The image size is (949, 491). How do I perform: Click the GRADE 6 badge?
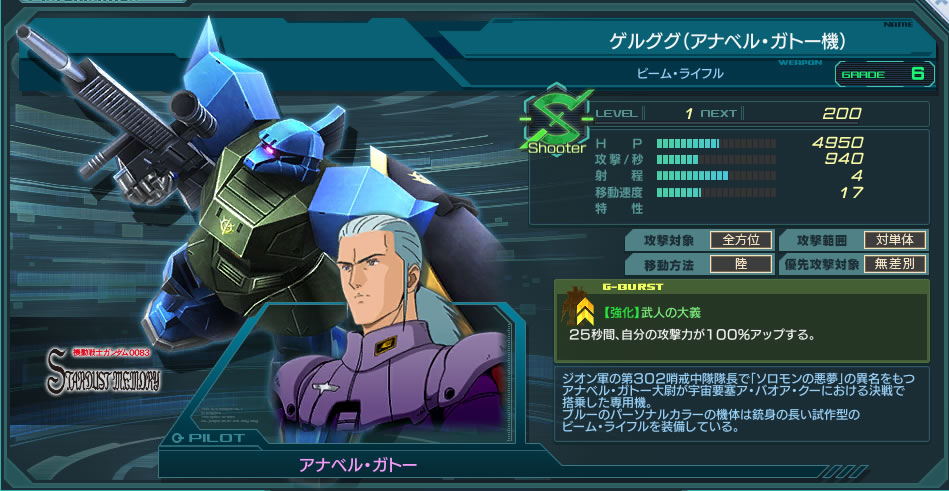point(881,74)
